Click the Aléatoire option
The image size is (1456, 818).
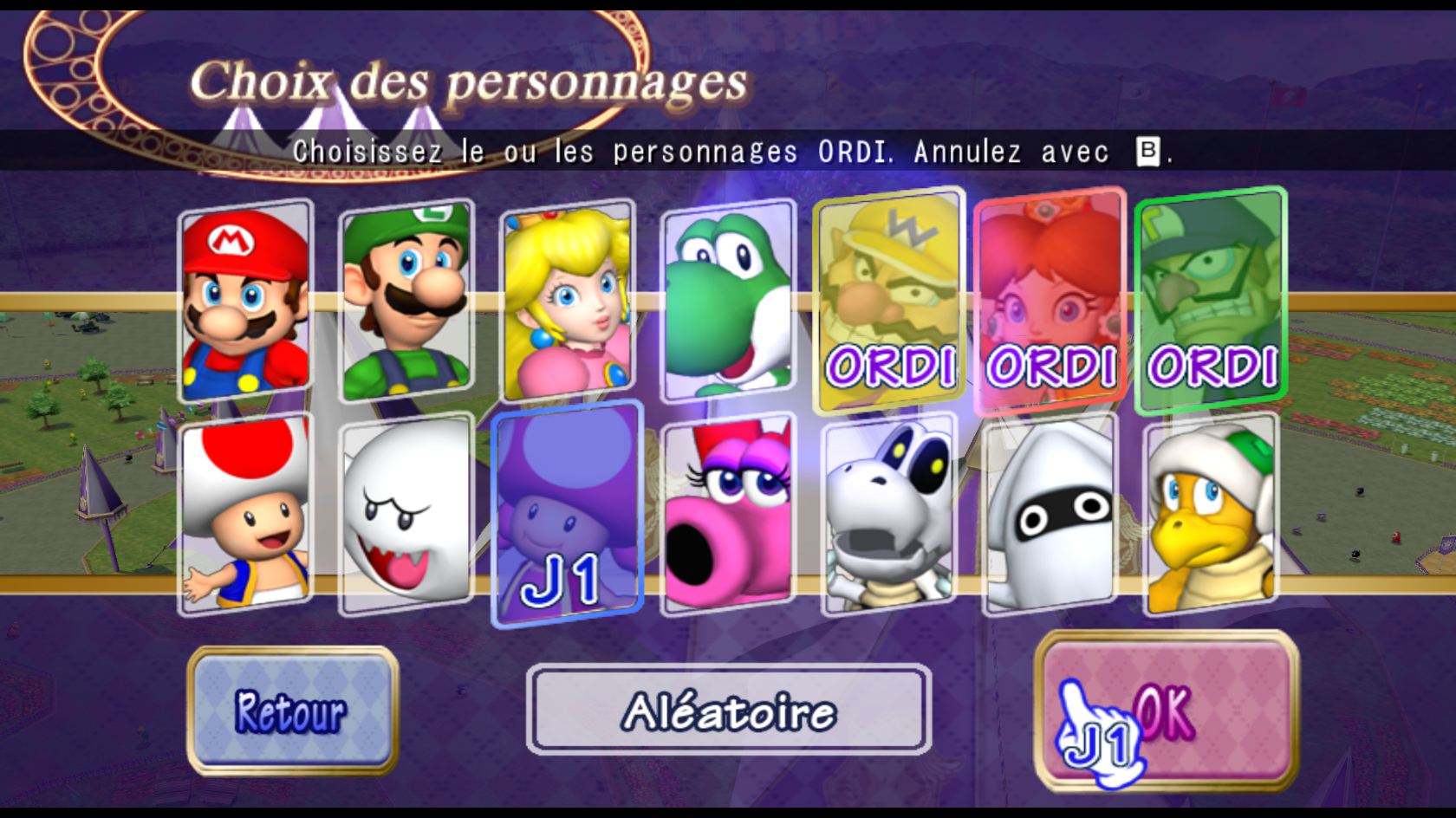[x=728, y=711]
